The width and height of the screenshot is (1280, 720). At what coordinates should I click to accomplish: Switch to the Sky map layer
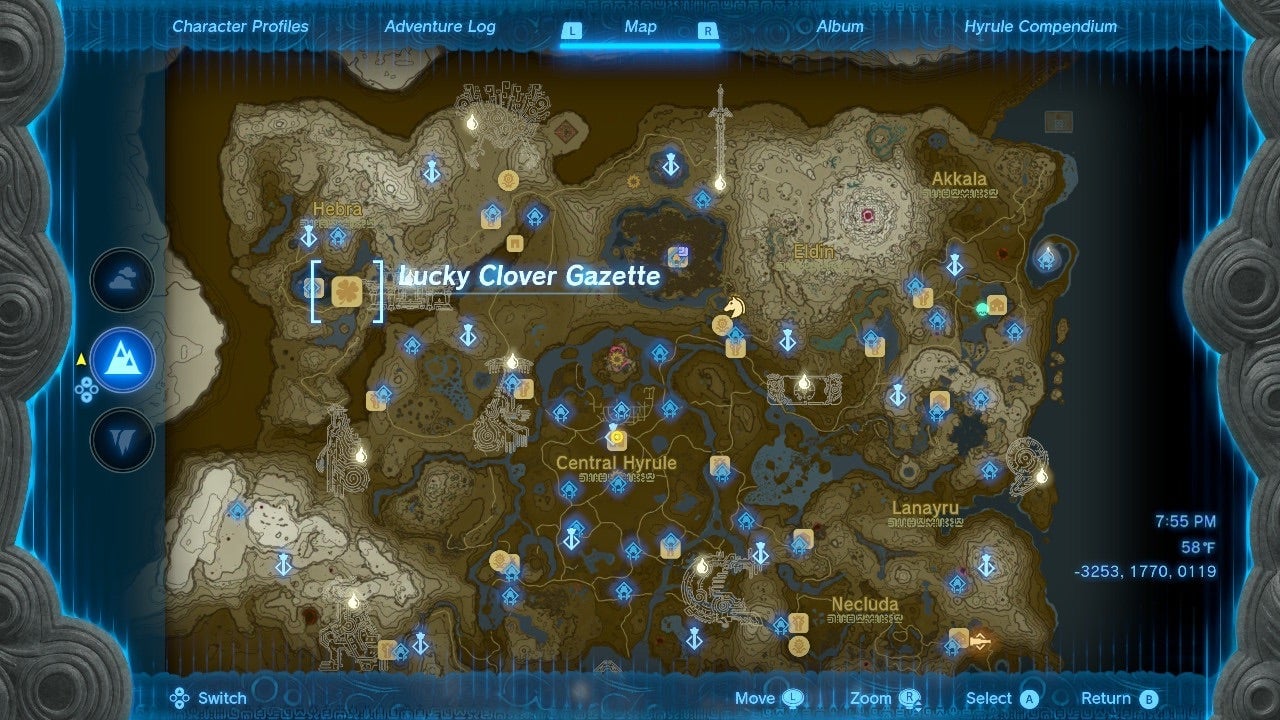120,281
